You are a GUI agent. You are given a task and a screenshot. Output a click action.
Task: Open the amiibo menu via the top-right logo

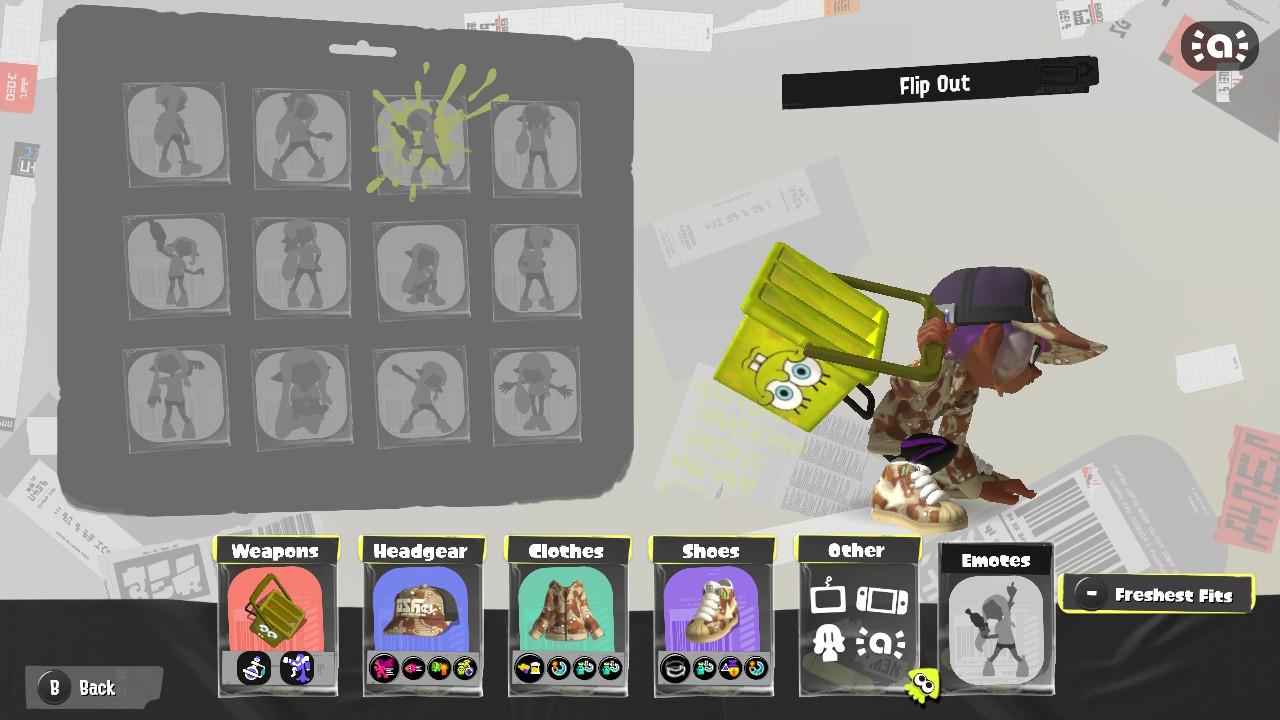pos(1219,45)
